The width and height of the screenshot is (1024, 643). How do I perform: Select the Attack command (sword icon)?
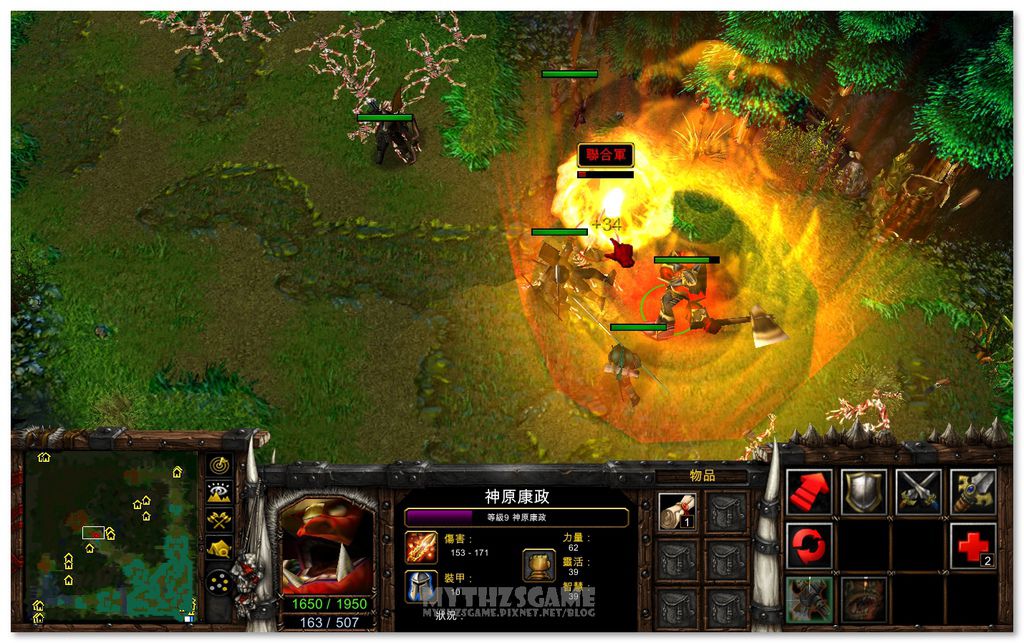pyautogui.click(x=972, y=491)
